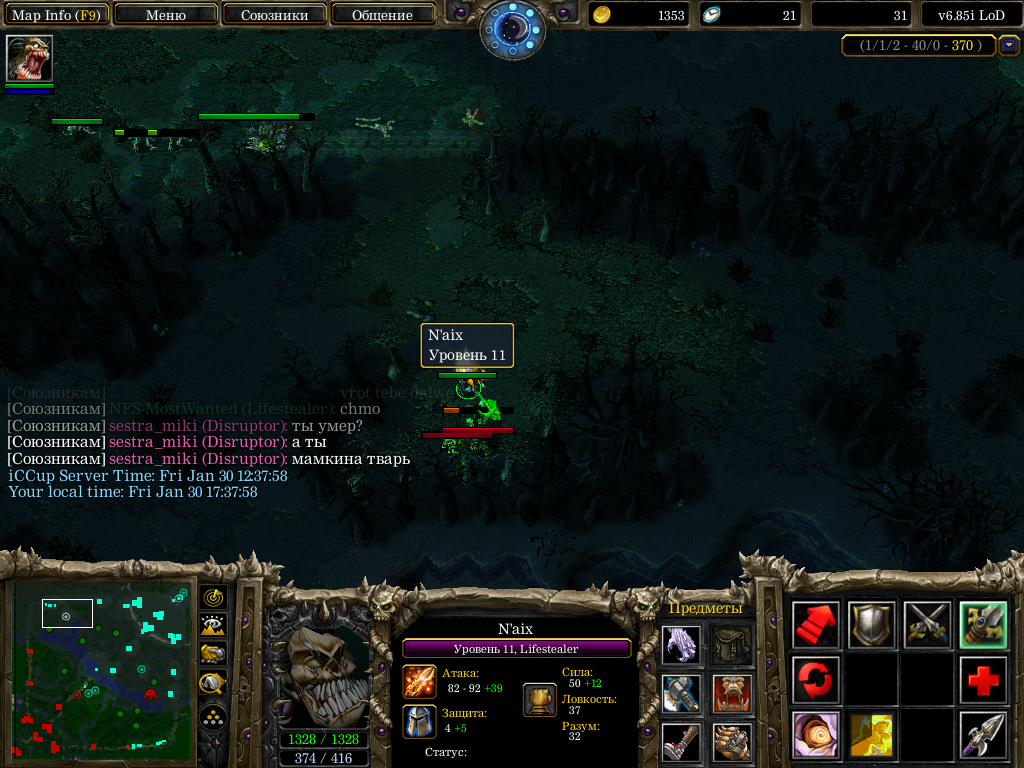
Task: Toggle minimap ally color mode (gauntlet icon)
Action: 213,654
